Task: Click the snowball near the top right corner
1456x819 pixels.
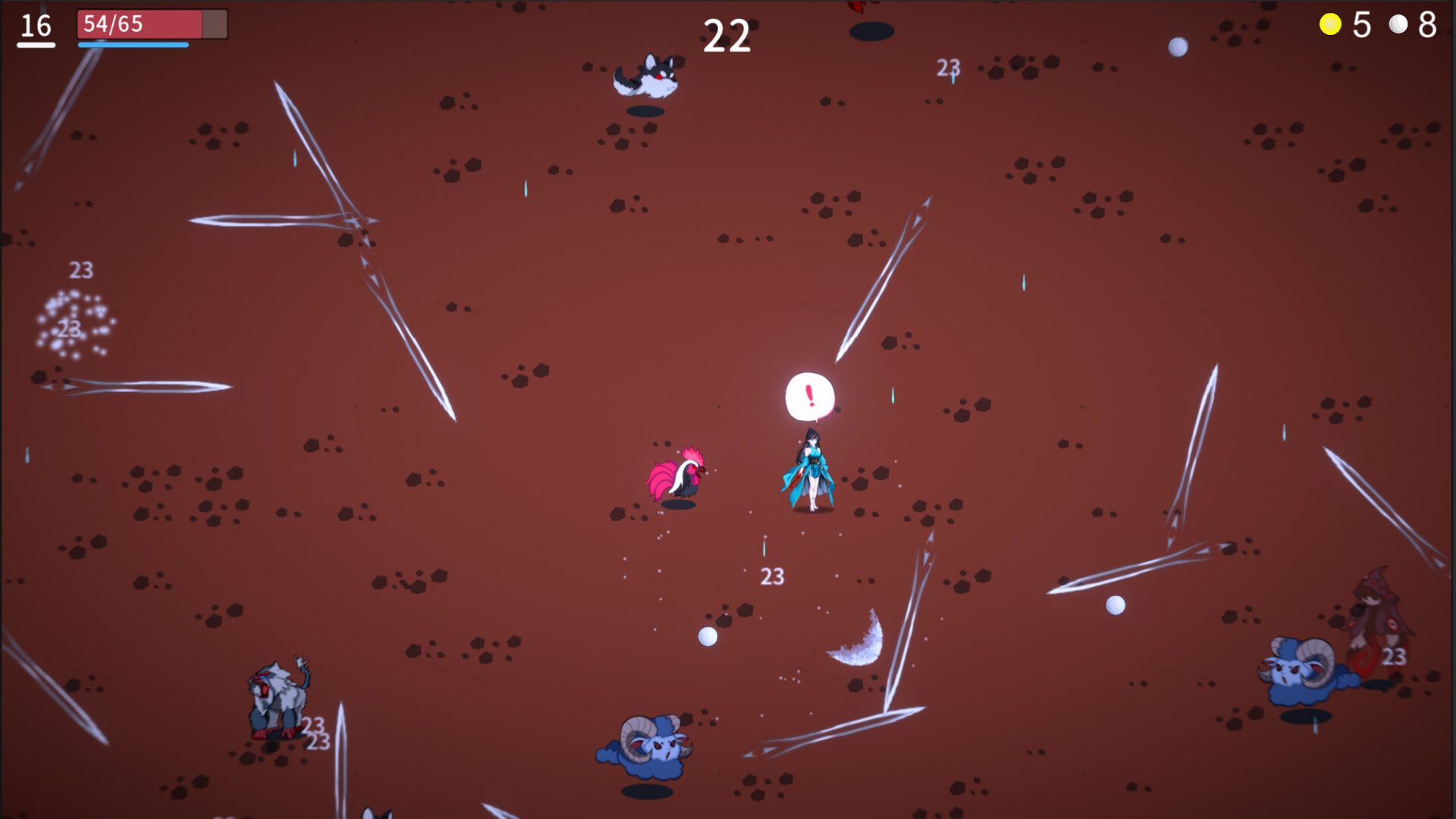Action: coord(1176,49)
